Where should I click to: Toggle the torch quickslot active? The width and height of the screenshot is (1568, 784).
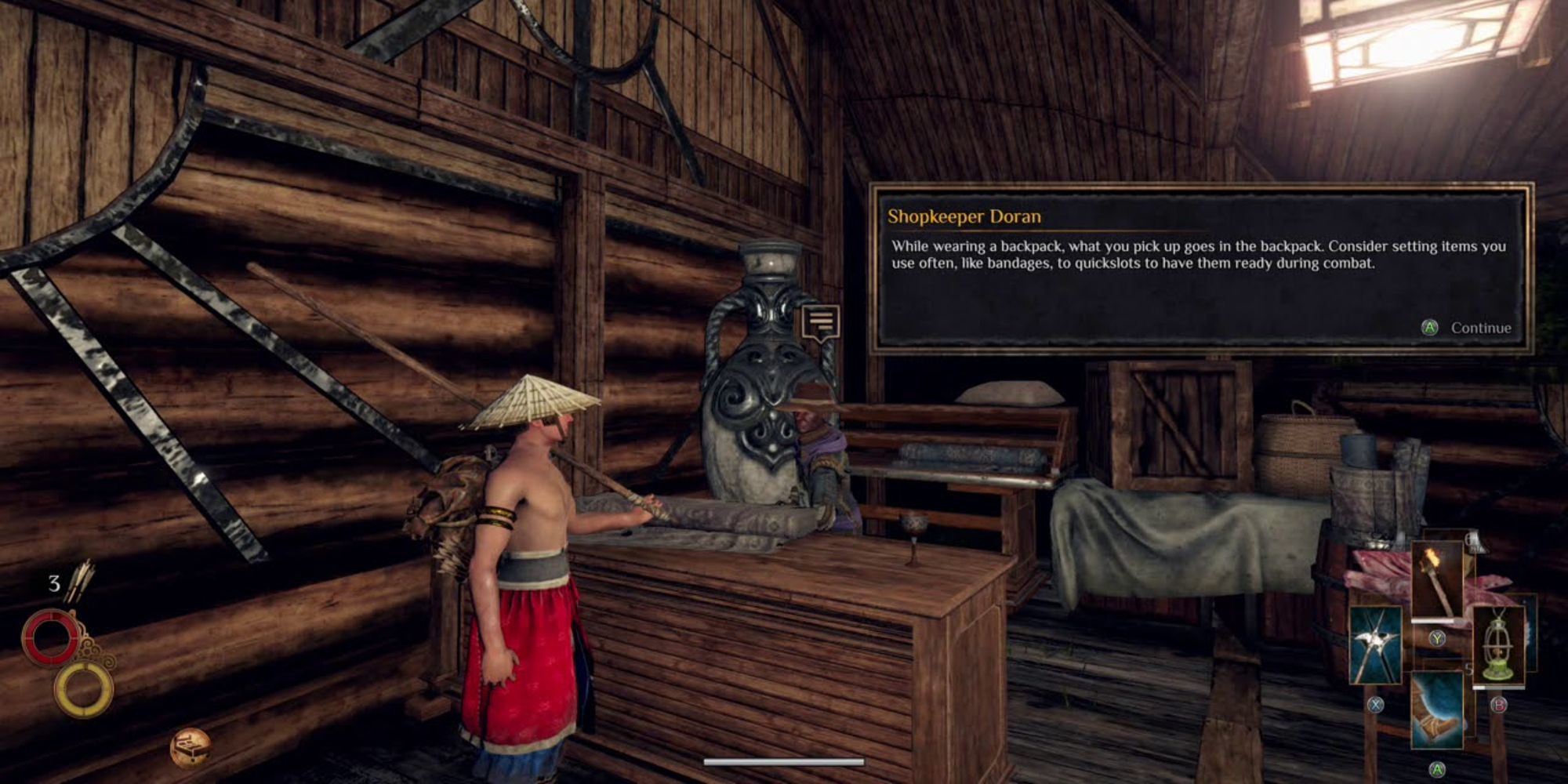1438,579
